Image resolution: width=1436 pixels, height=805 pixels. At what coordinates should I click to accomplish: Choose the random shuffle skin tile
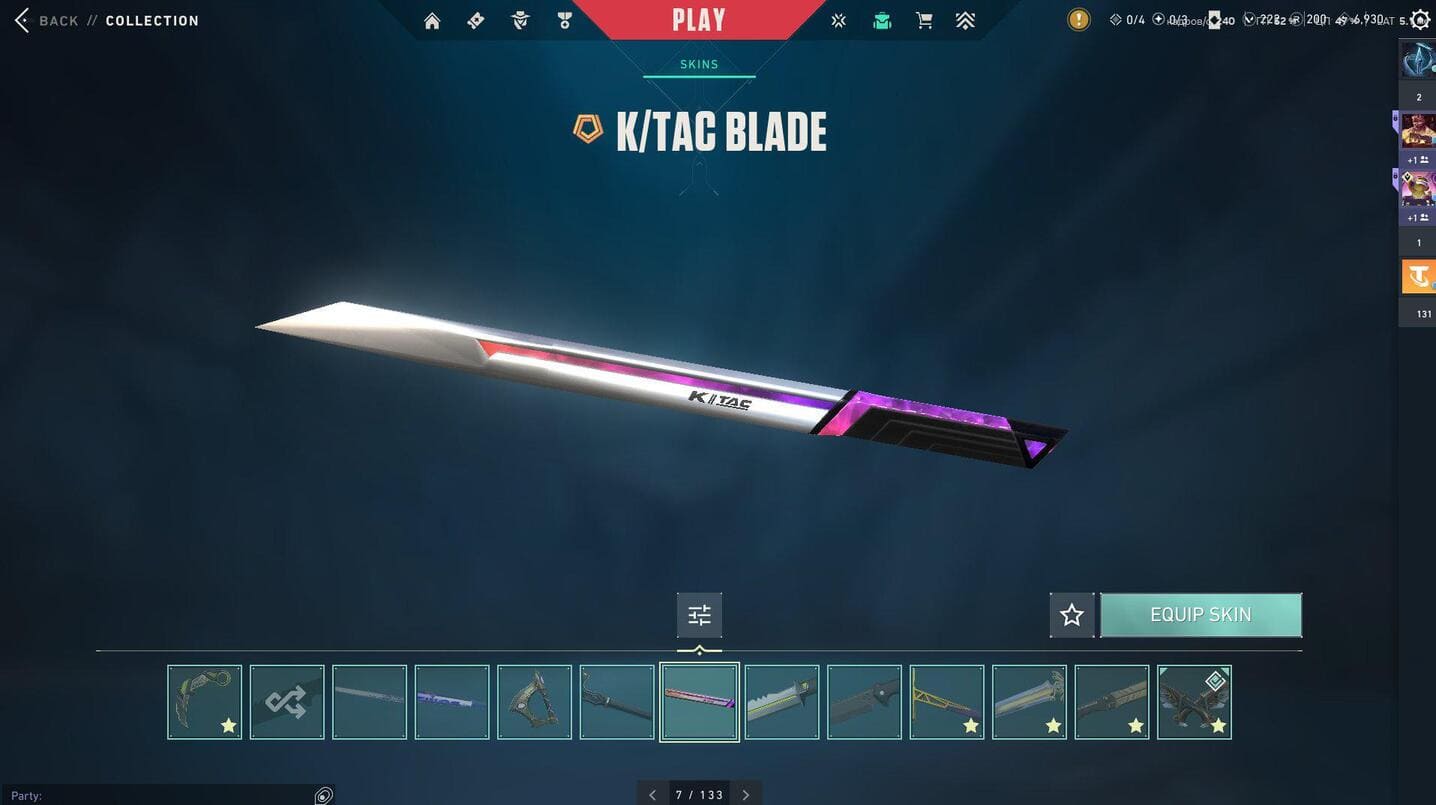pos(287,702)
